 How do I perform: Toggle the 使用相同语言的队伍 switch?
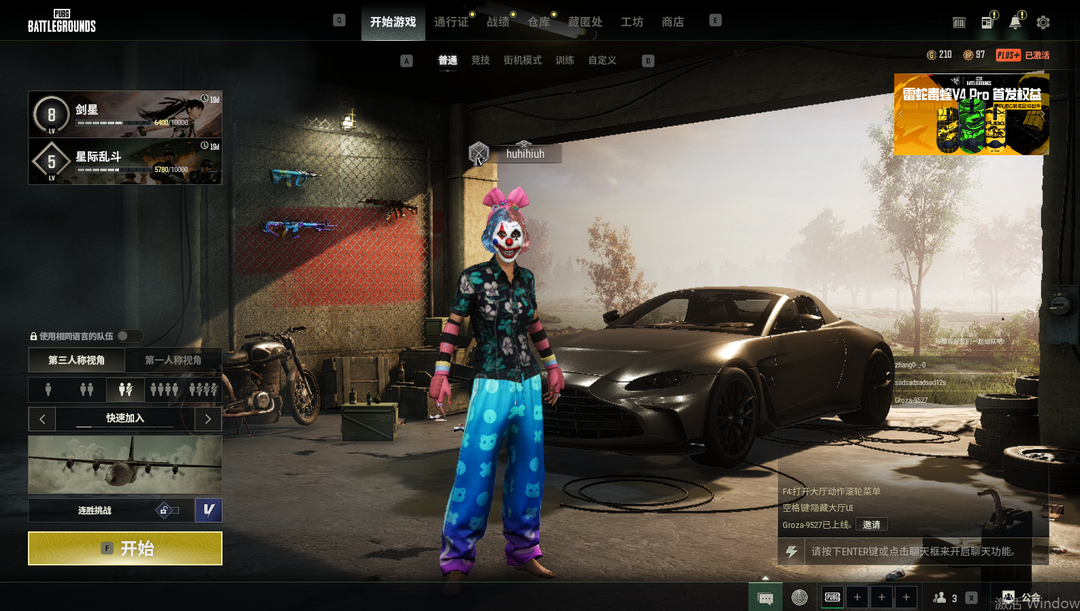tap(129, 336)
